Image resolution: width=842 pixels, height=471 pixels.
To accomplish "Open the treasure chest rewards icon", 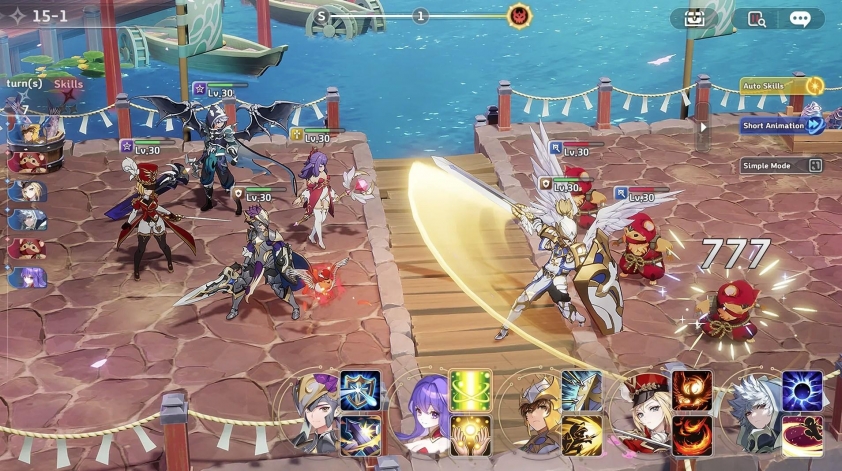I will [695, 18].
